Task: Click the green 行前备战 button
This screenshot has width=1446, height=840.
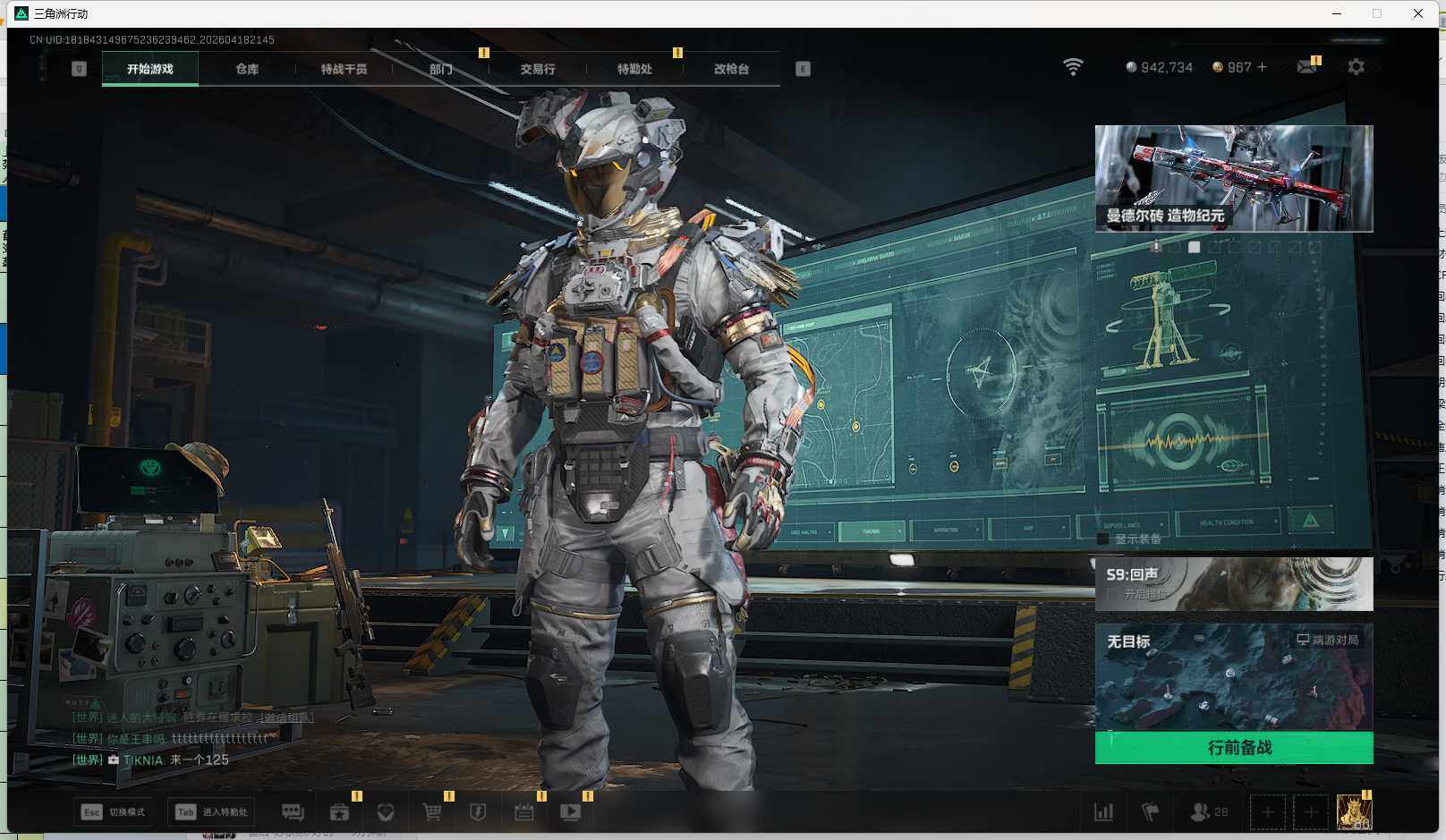Action: (1233, 747)
